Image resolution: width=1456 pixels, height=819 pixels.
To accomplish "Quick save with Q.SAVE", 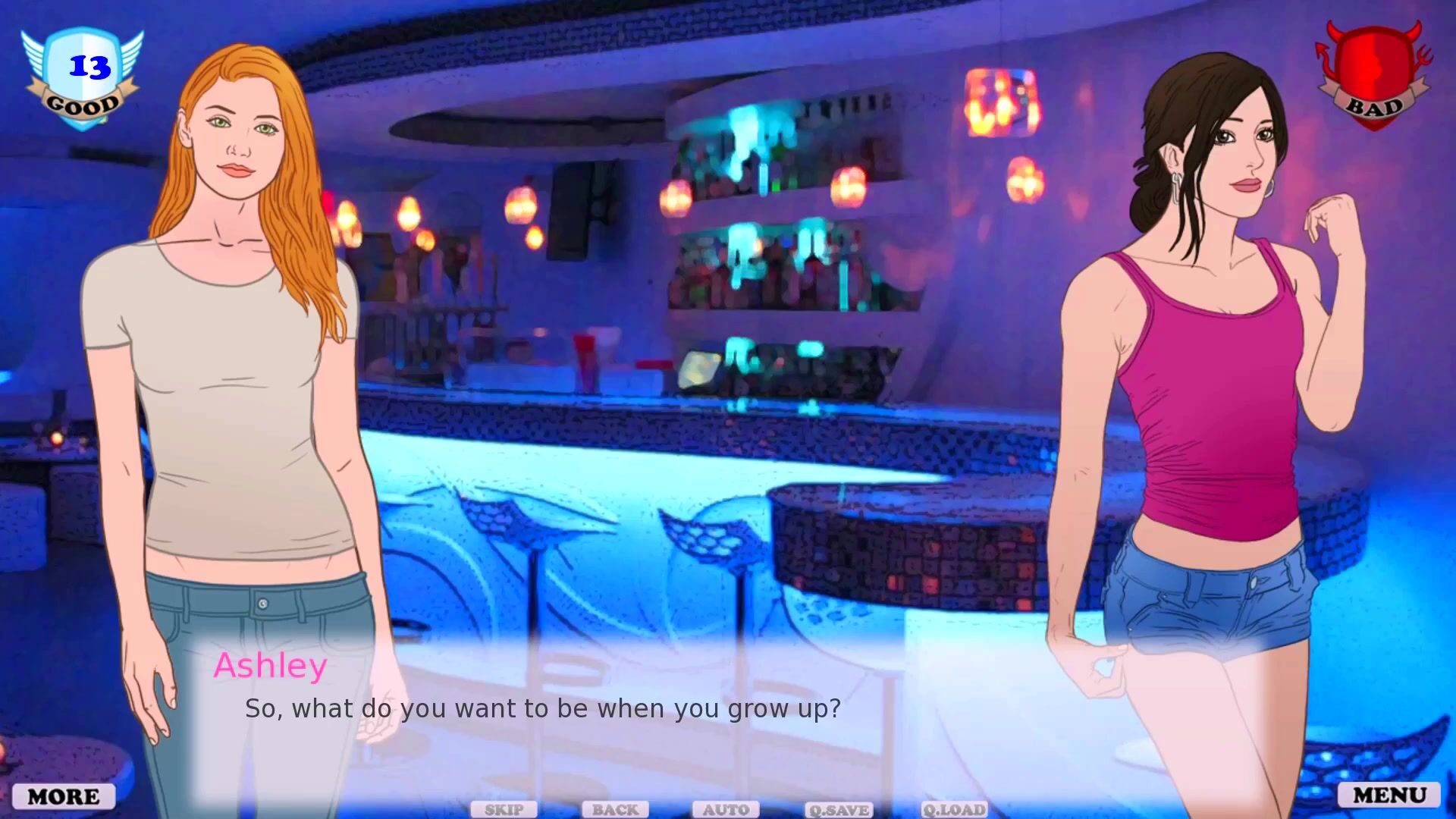I will (x=839, y=810).
